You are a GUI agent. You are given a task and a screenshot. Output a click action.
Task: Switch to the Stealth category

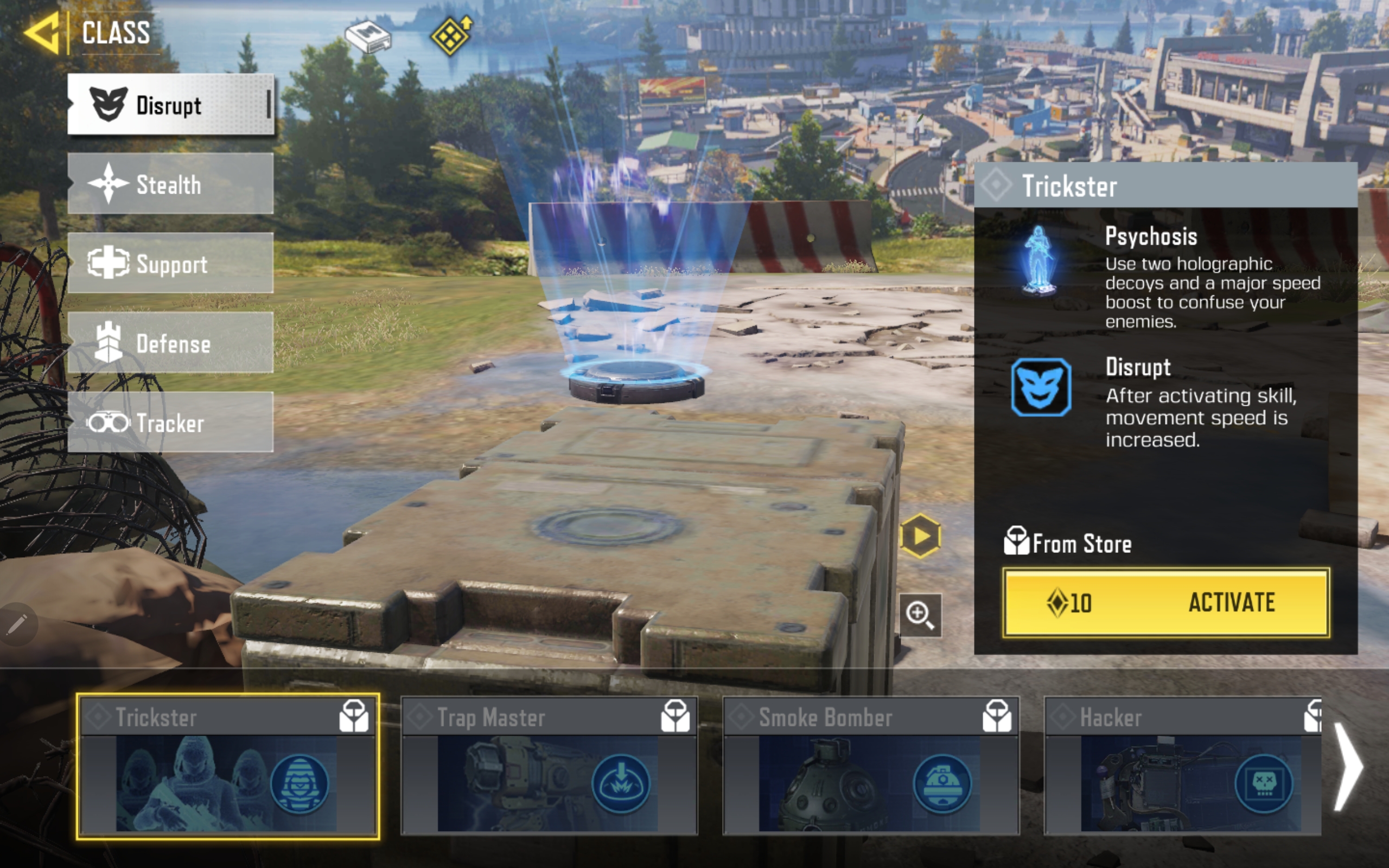point(170,184)
